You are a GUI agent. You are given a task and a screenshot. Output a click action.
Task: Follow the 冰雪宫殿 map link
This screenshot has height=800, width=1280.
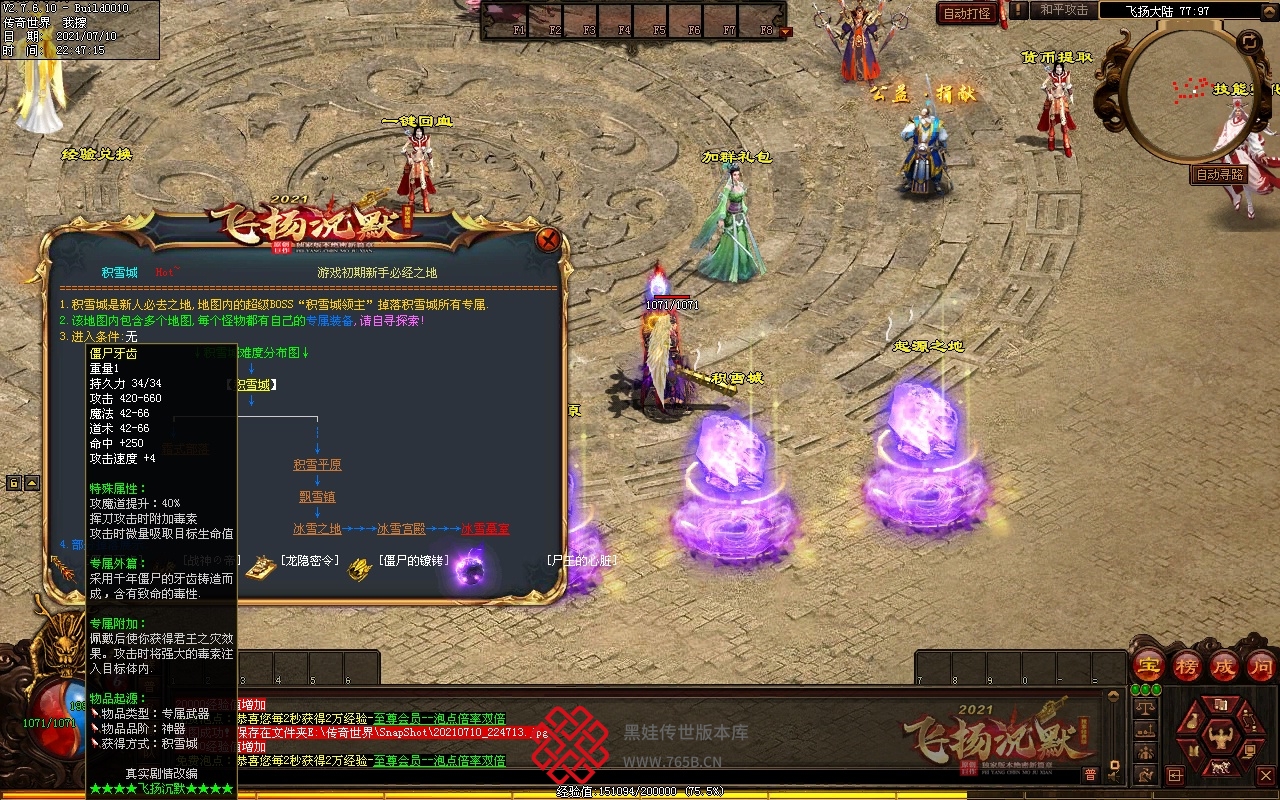(401, 528)
